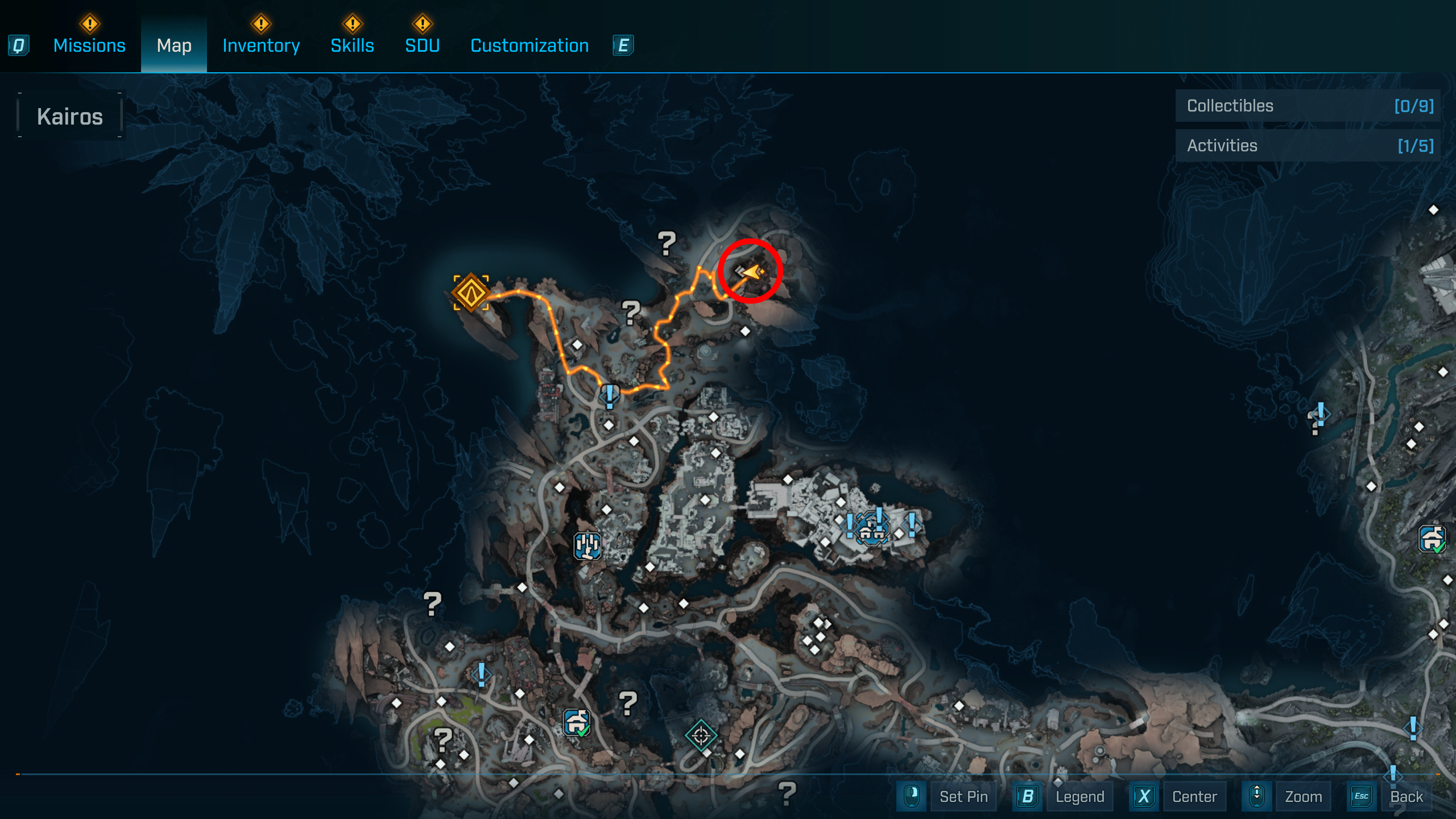The image size is (1456, 819).
Task: Expand the Activities tracker row
Action: [x=1308, y=146]
